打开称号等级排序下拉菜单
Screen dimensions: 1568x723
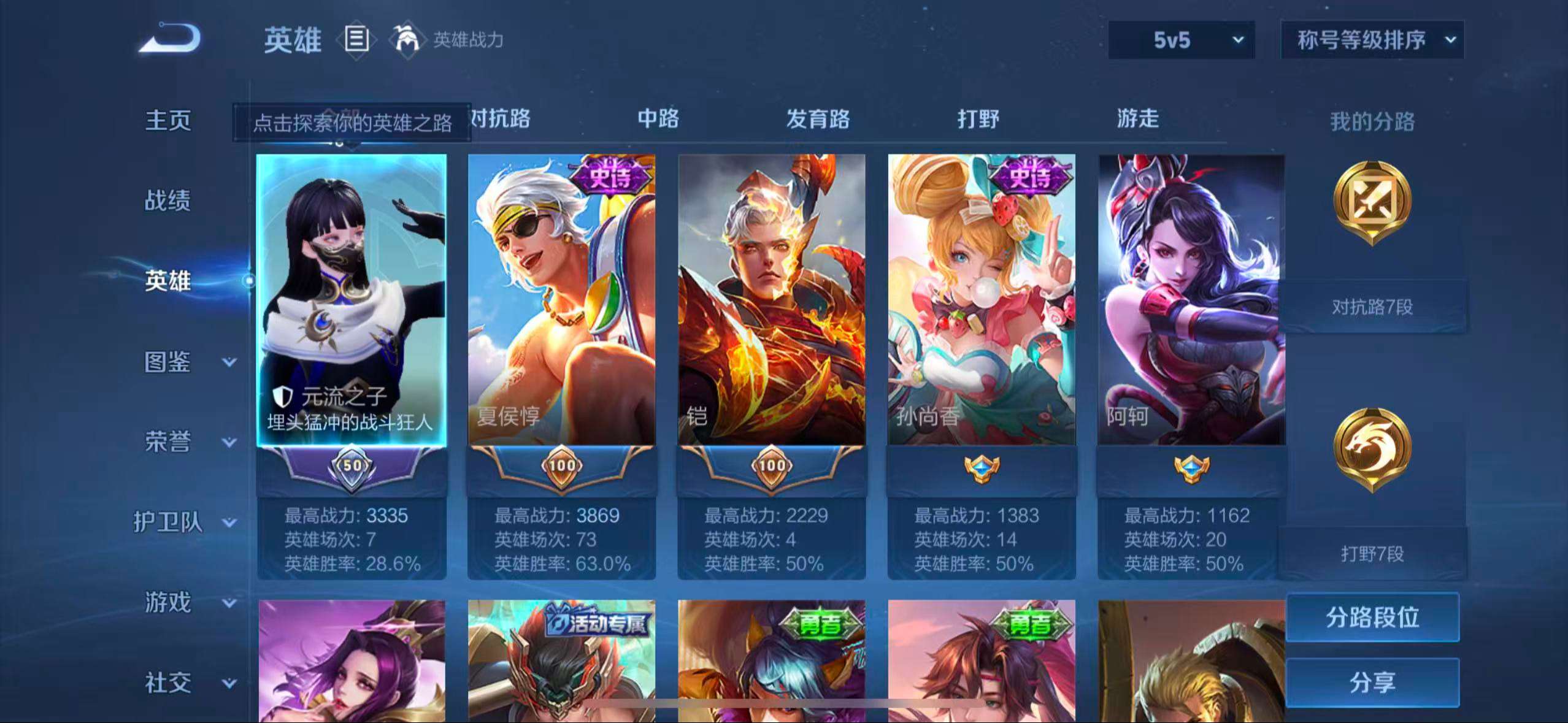(x=1372, y=40)
